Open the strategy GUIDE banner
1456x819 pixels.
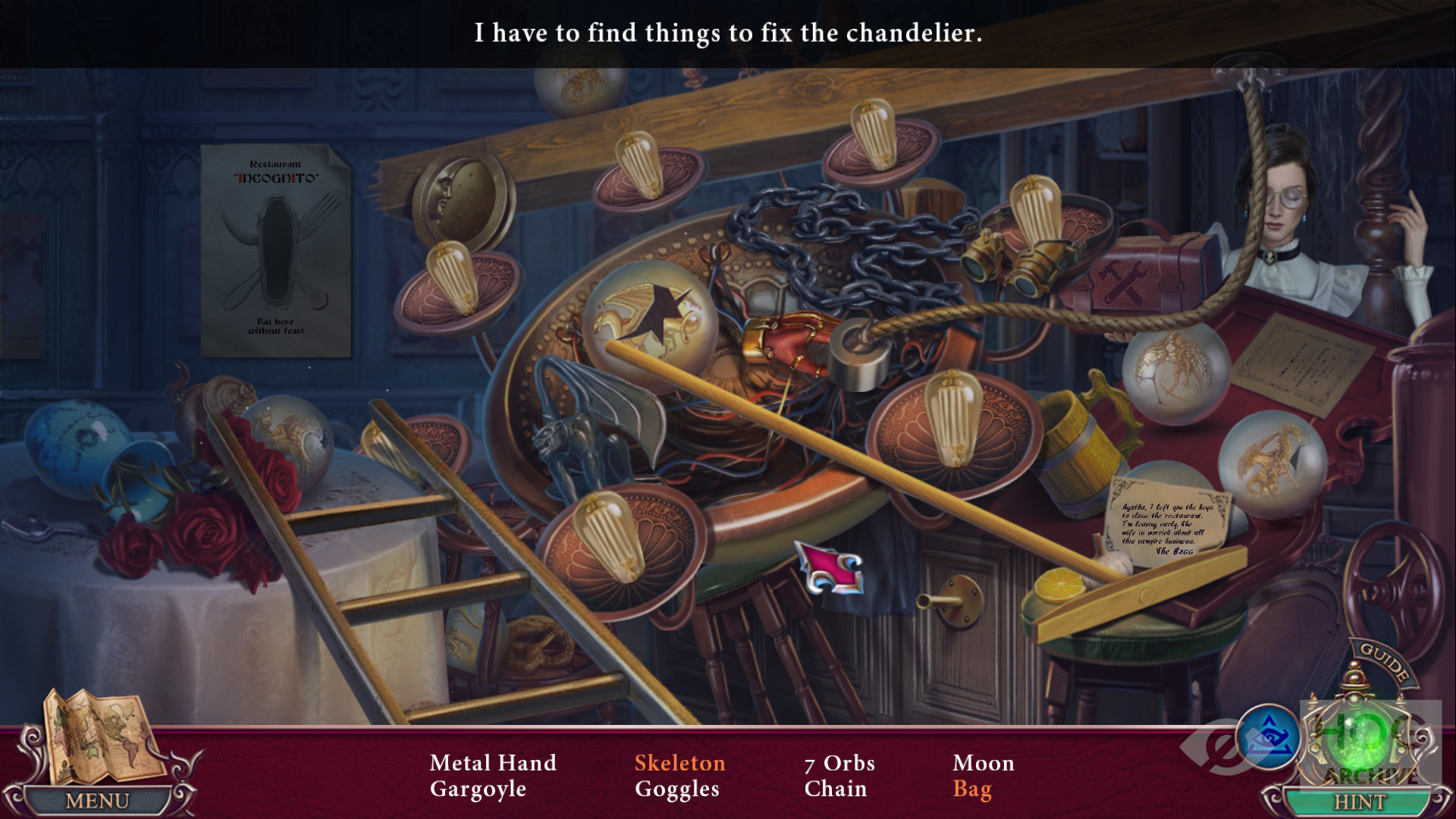1385,663
